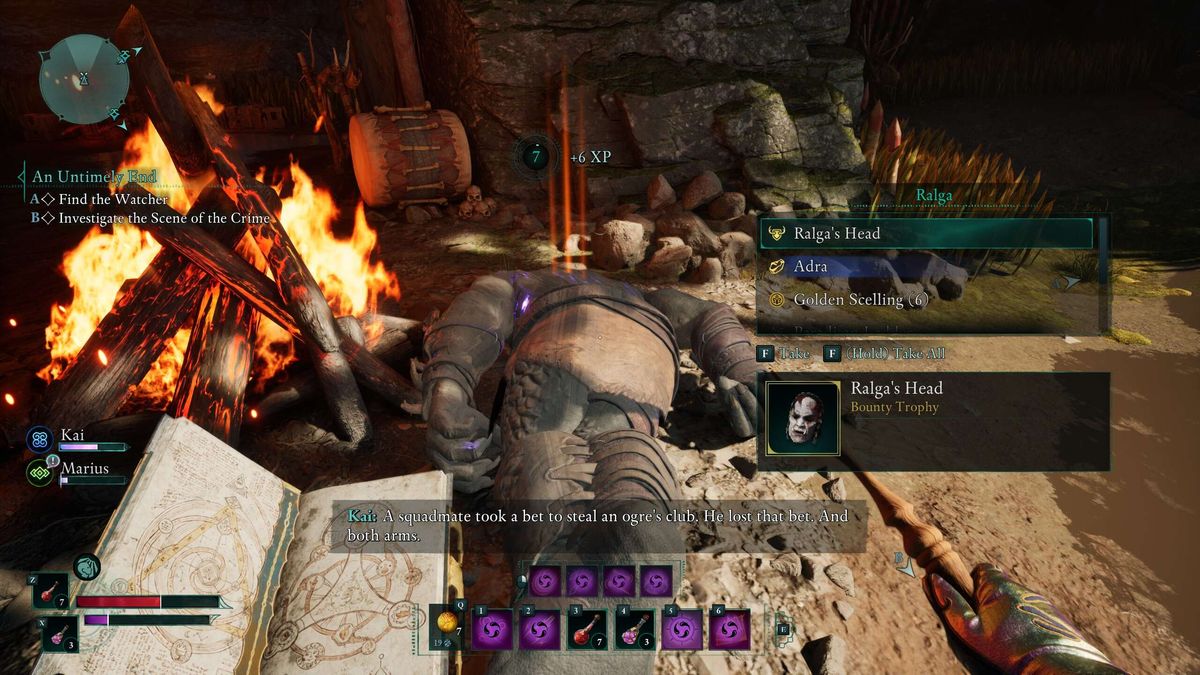The image size is (1200, 675).
Task: Click the Ralga's Head bounty trophy thumbnail
Action: 802,418
